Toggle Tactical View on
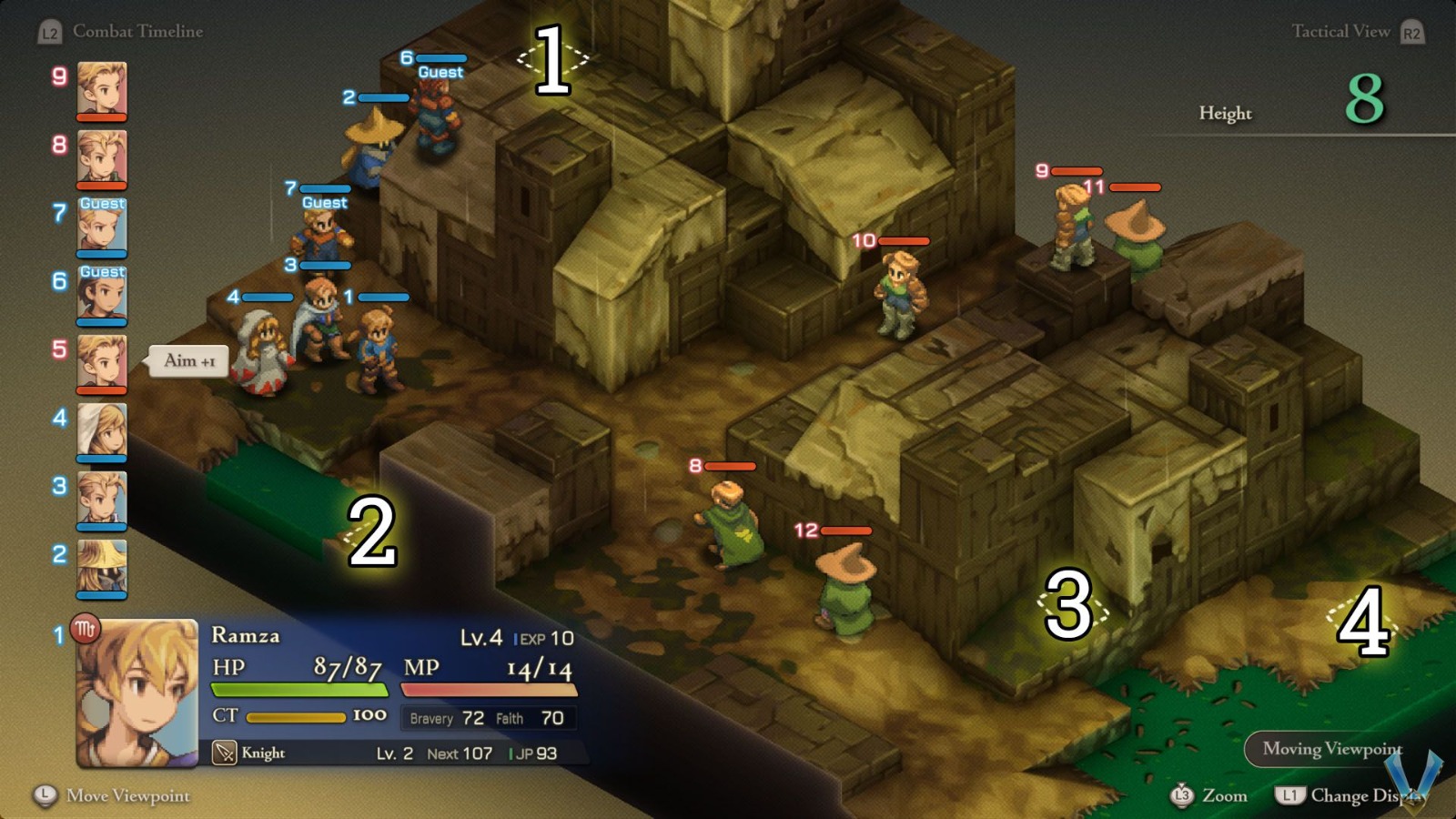1456x819 pixels. click(1341, 31)
